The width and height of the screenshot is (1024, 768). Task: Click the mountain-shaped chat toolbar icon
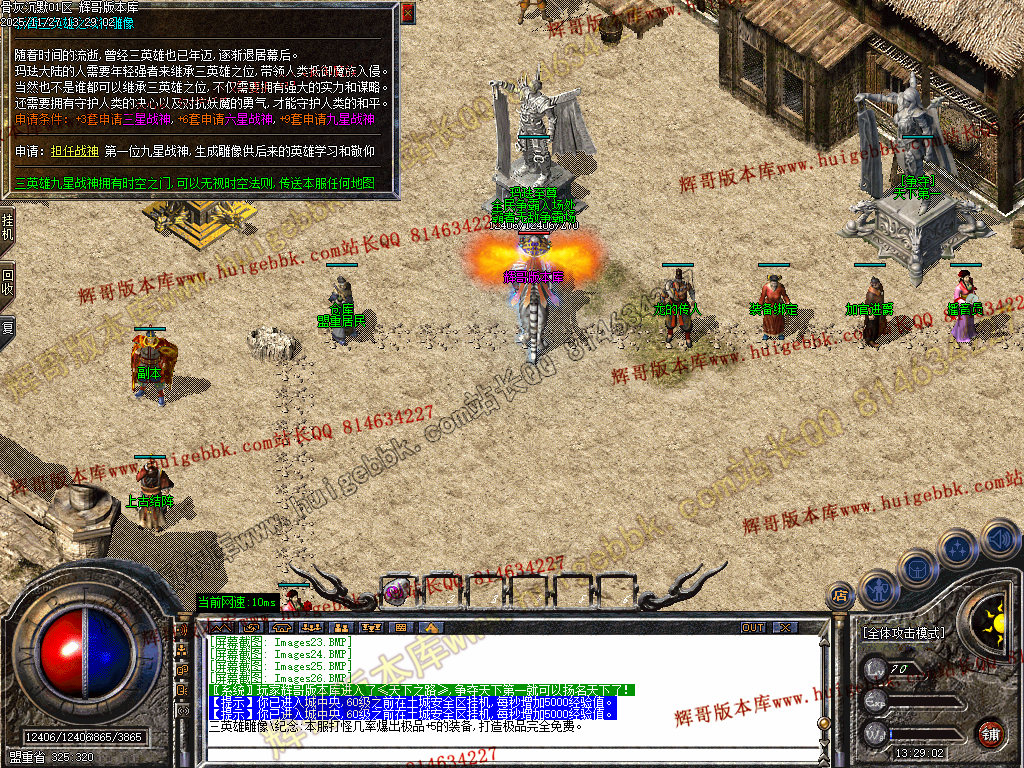[x=432, y=627]
